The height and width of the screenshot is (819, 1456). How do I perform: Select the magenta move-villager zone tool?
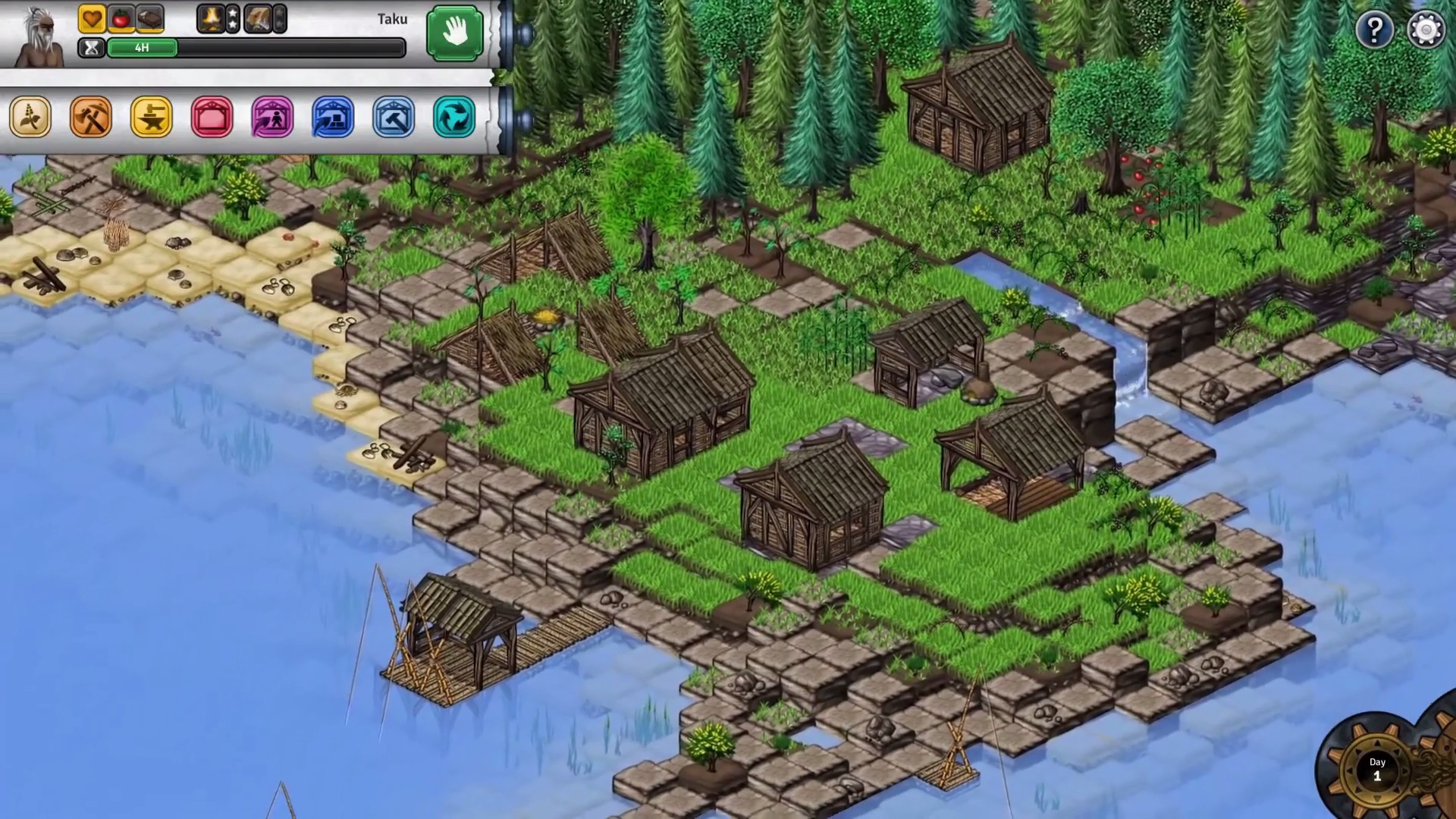pos(271,118)
